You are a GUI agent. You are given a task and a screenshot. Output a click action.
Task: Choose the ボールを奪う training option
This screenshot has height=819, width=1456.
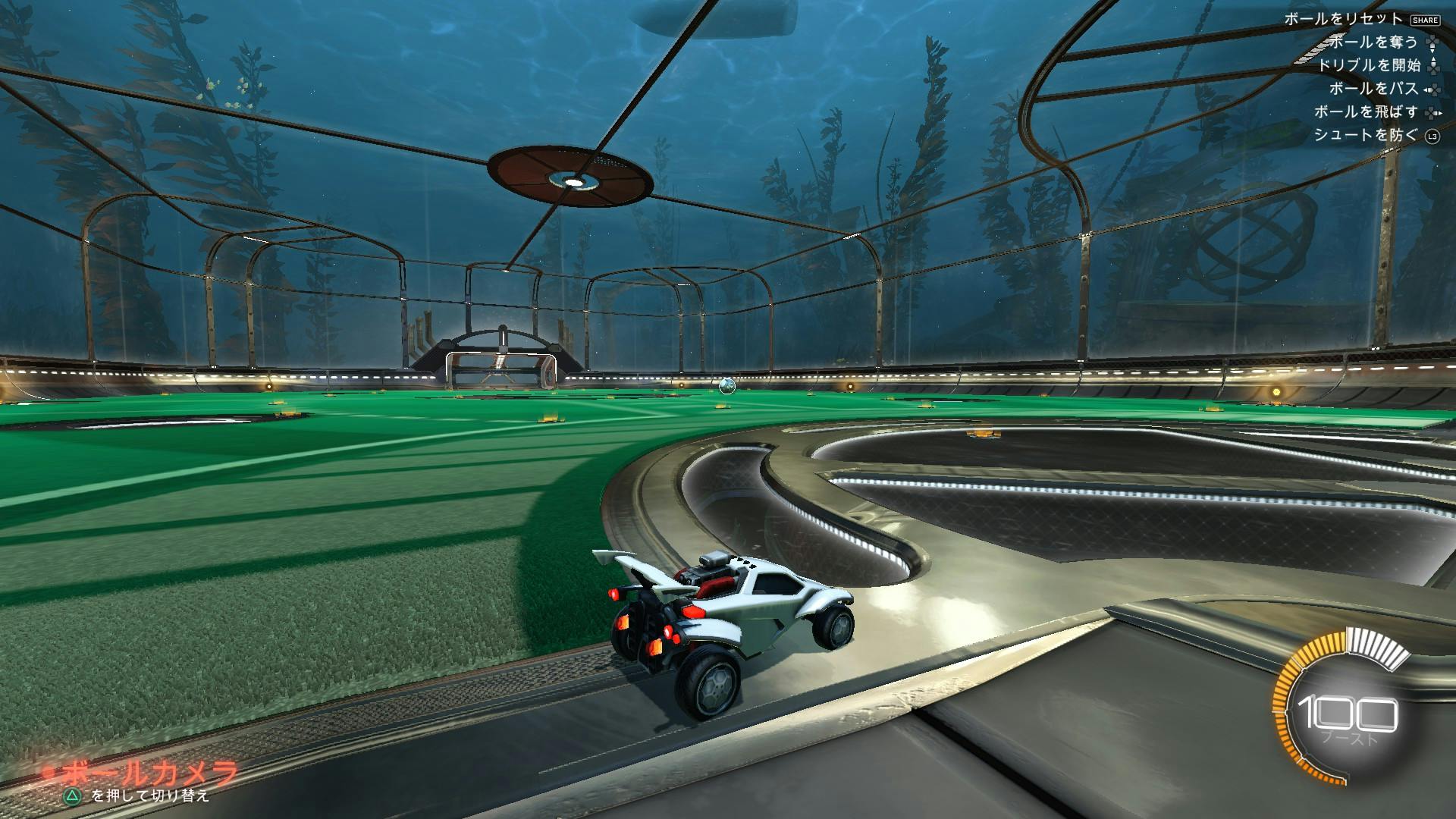[1373, 42]
